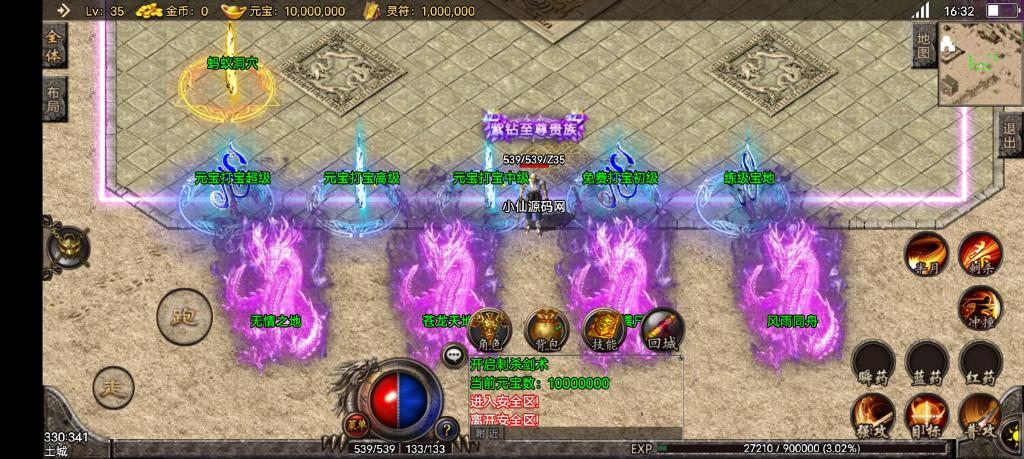Open the 角色 character panel

(x=490, y=330)
